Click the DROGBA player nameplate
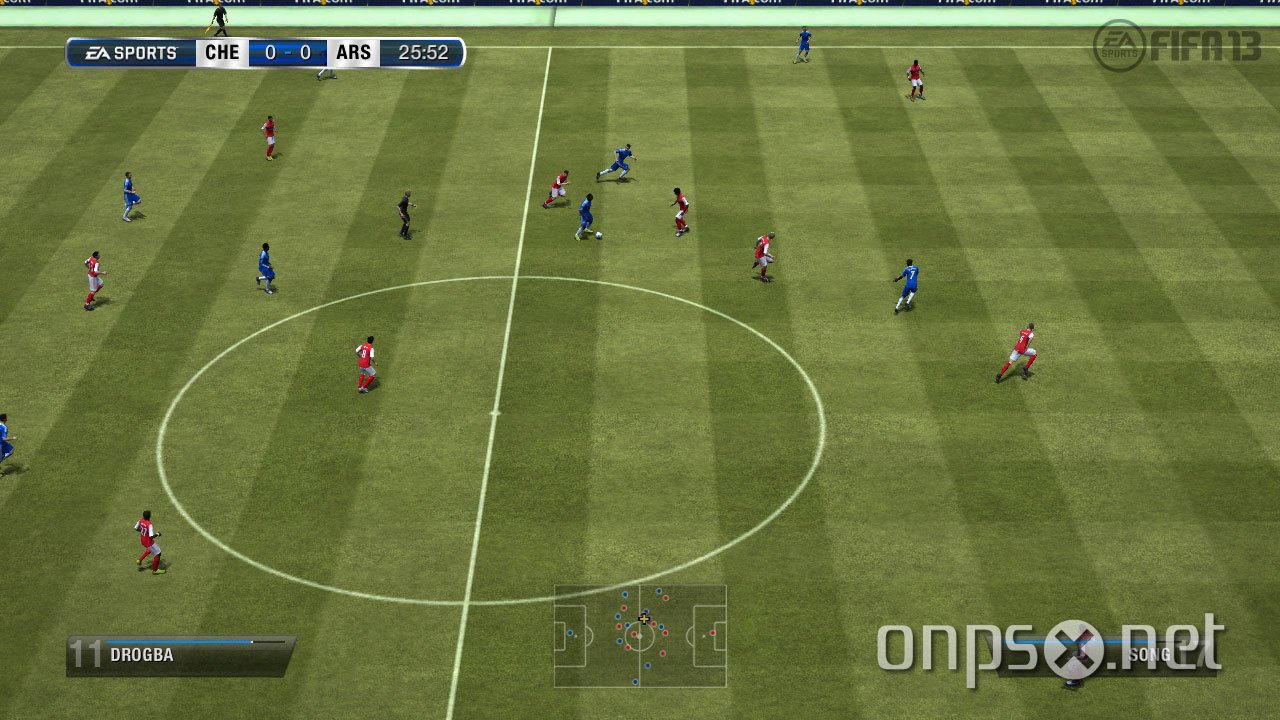This screenshot has height=720, width=1280. (x=141, y=654)
